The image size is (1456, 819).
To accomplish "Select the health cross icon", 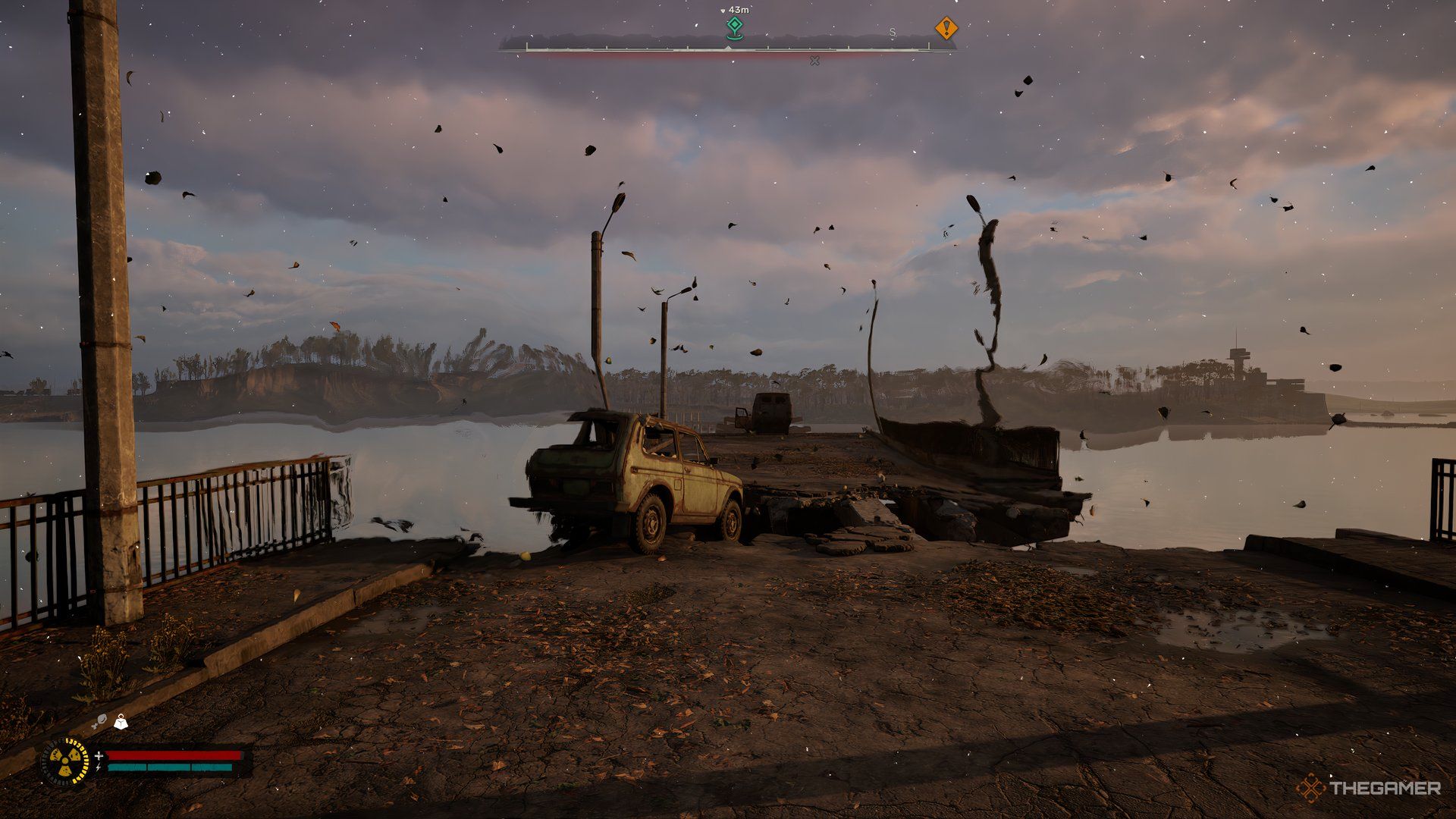I will click(x=99, y=756).
